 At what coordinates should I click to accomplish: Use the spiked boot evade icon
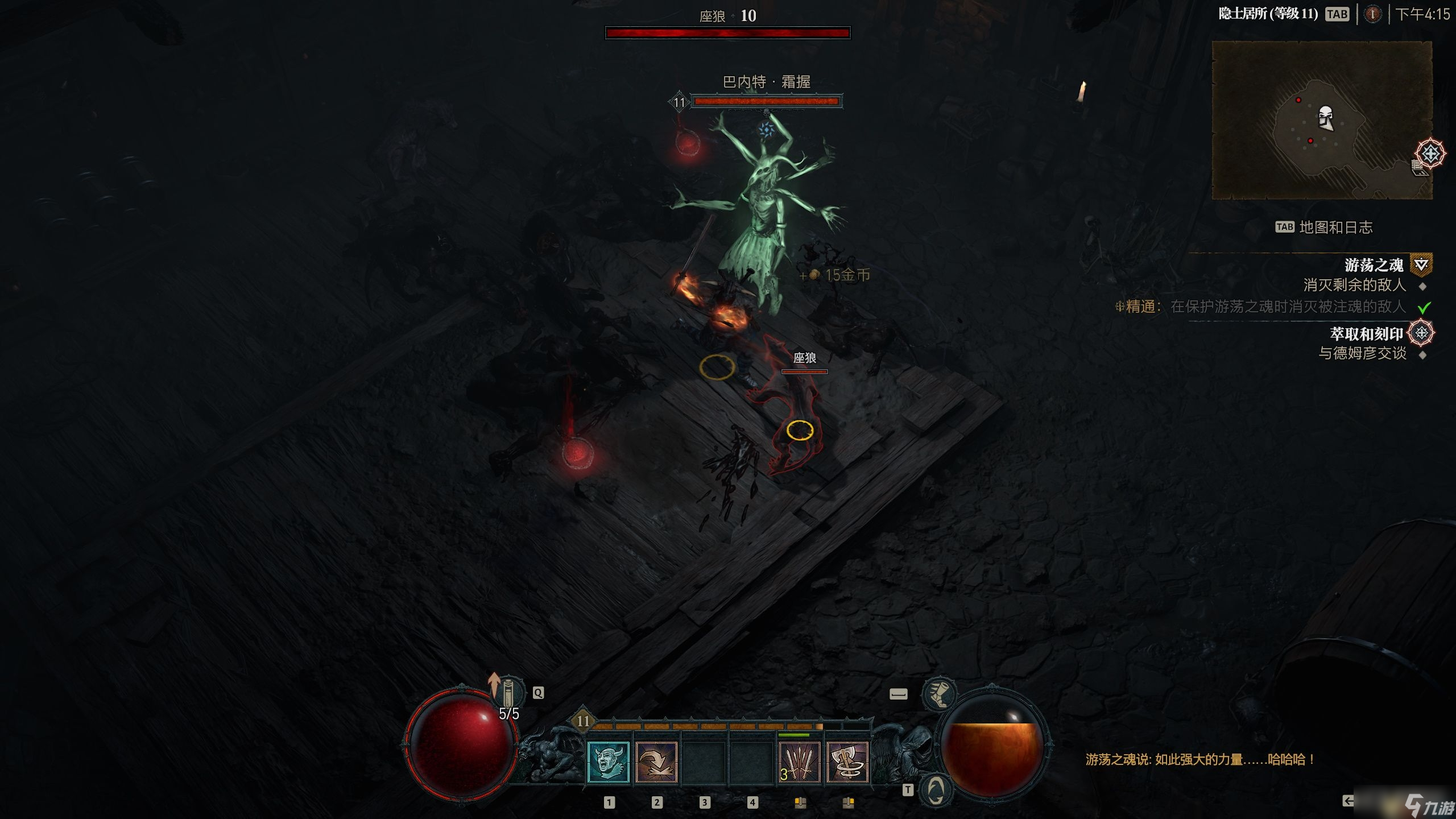click(938, 694)
